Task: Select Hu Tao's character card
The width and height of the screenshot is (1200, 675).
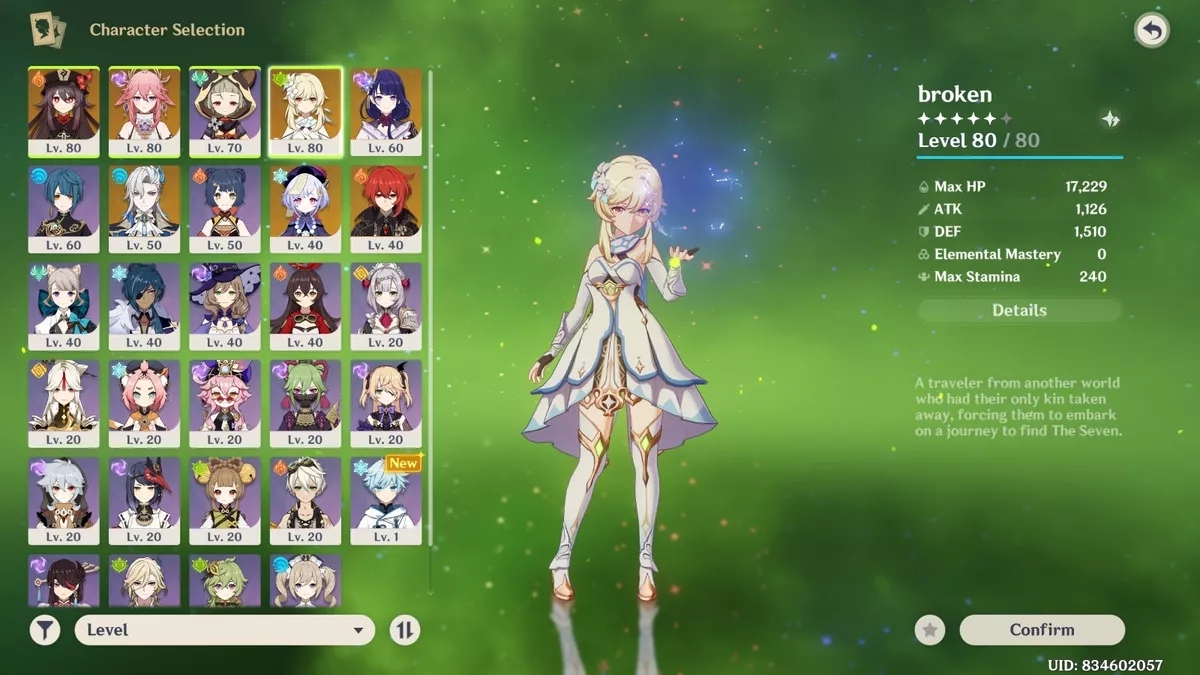Action: click(x=64, y=112)
